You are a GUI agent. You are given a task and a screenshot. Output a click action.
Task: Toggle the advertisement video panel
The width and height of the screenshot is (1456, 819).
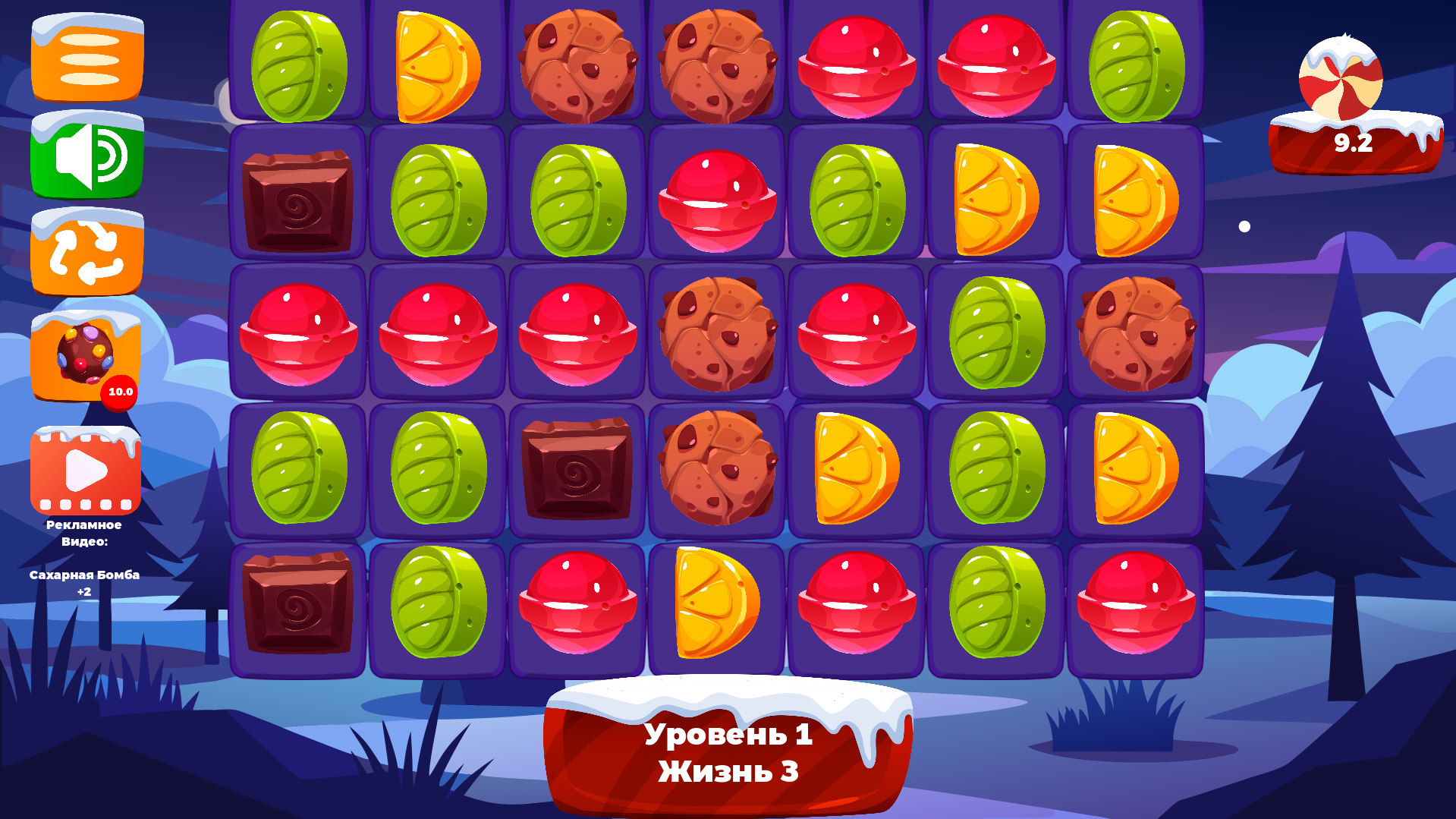85,469
